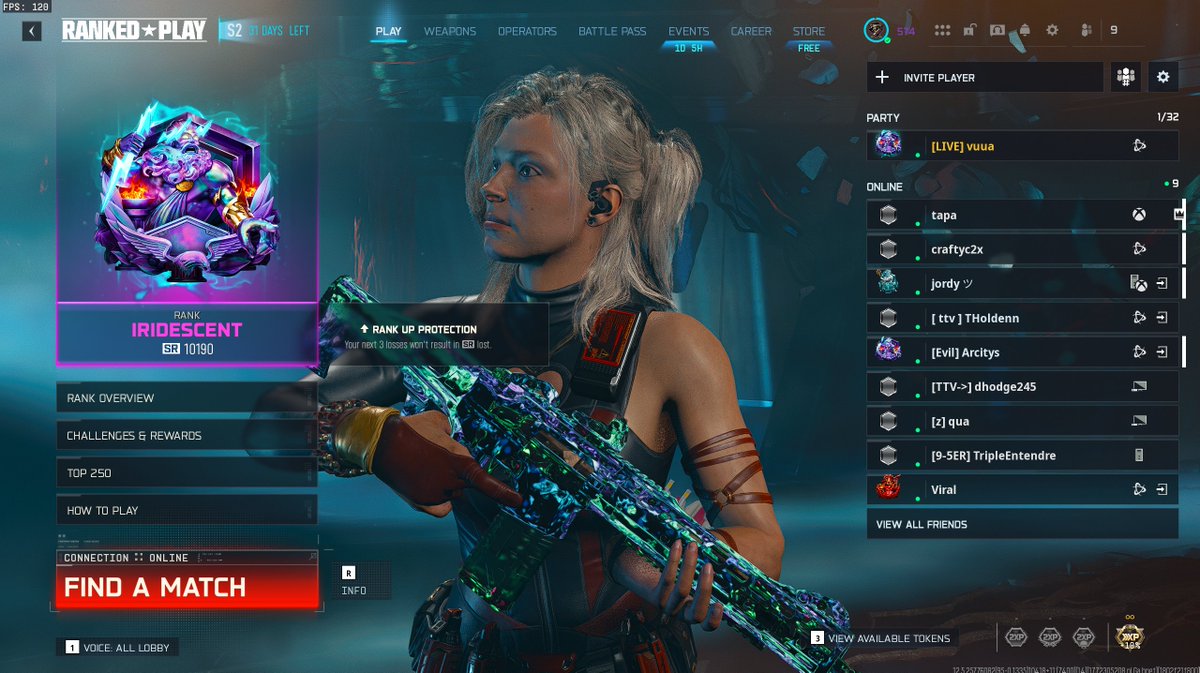Open Challenges & Rewards
The height and width of the screenshot is (673, 1200).
pos(186,436)
